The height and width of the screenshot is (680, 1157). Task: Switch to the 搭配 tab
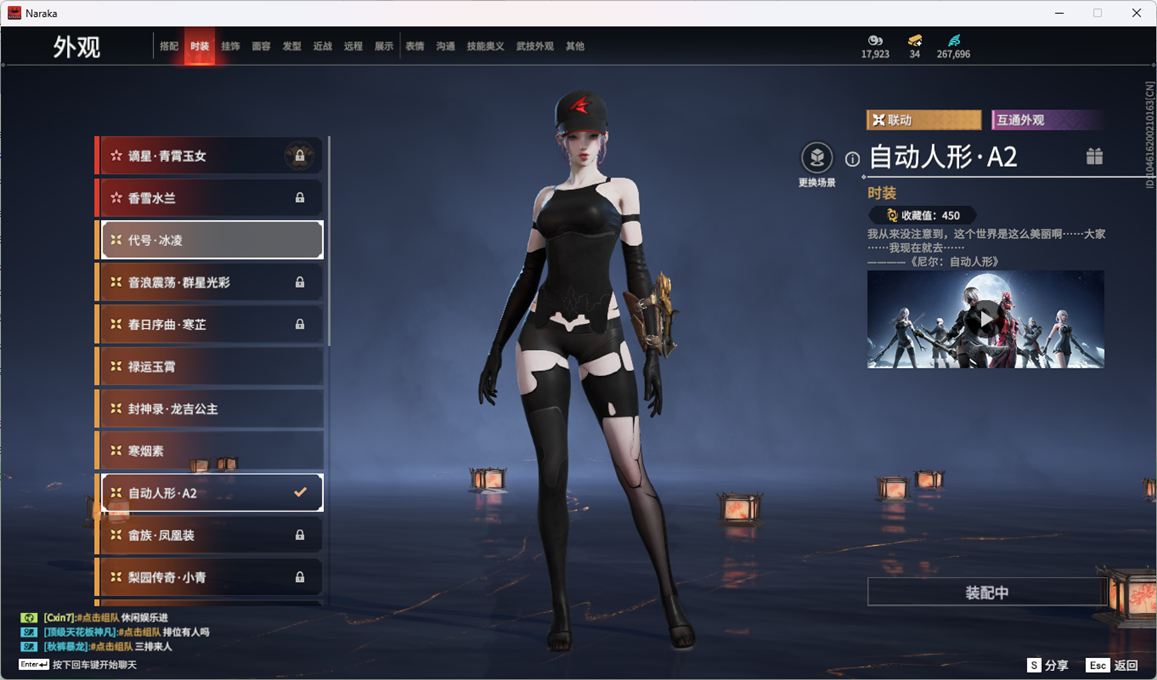169,46
